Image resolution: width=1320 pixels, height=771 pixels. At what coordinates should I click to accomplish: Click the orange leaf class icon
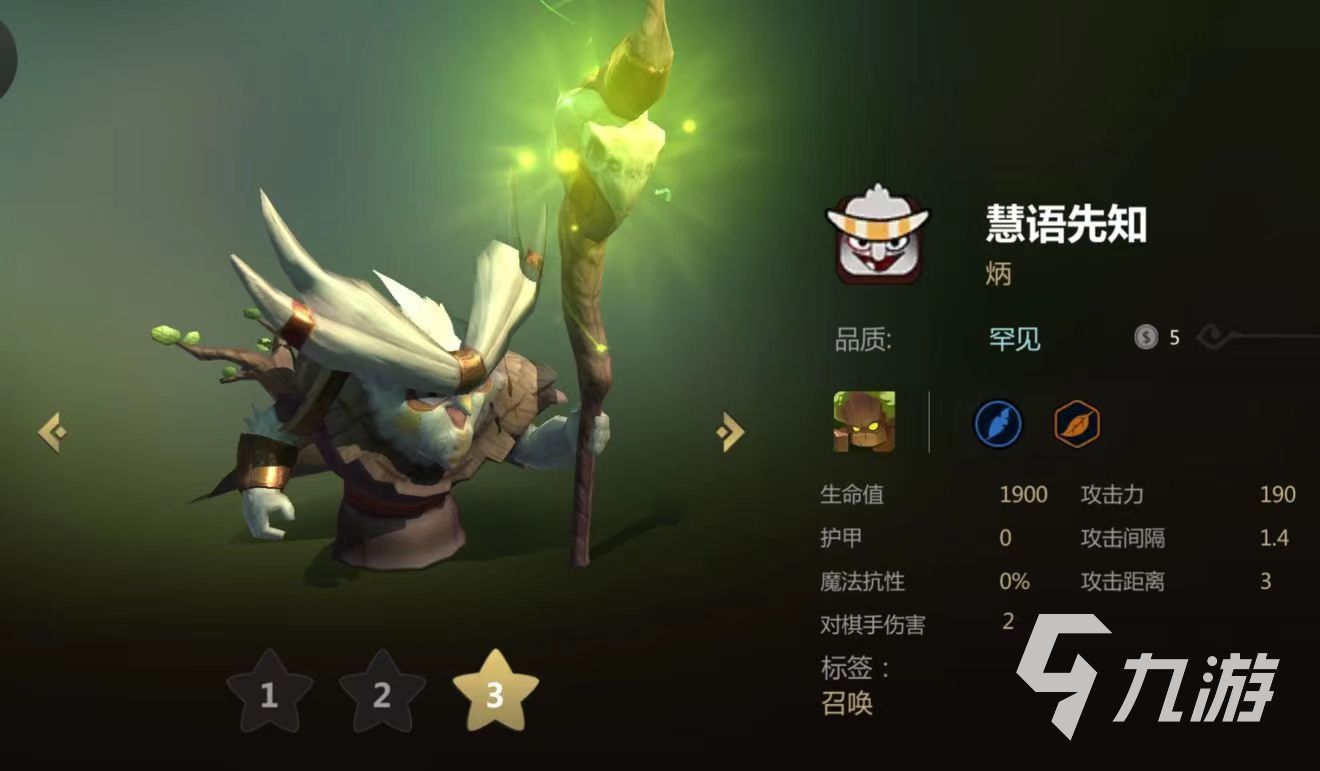click(1077, 424)
